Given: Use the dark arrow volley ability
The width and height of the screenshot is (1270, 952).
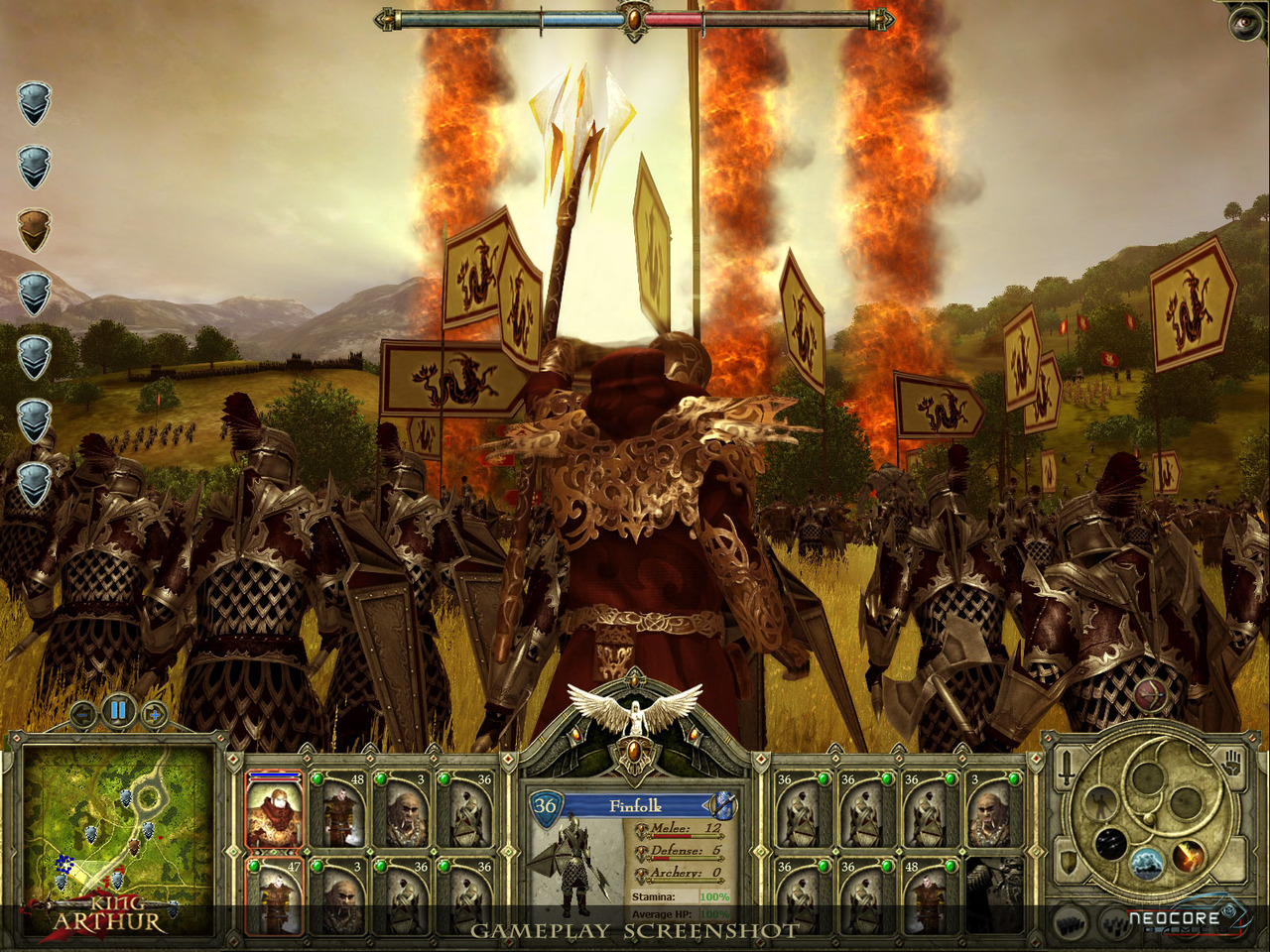Looking at the screenshot, I should (1110, 845).
